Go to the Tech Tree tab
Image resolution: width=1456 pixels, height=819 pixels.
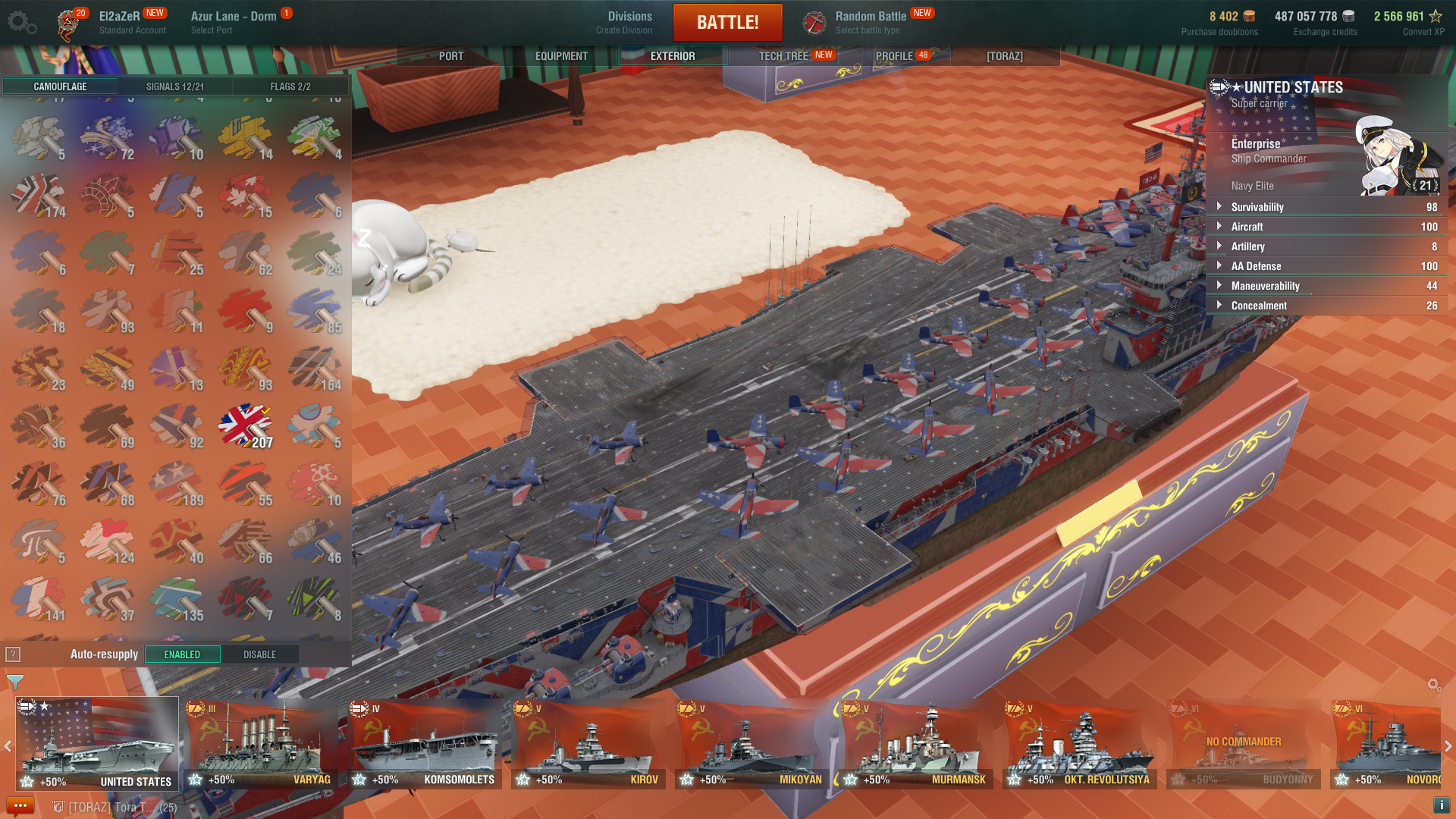tap(784, 56)
